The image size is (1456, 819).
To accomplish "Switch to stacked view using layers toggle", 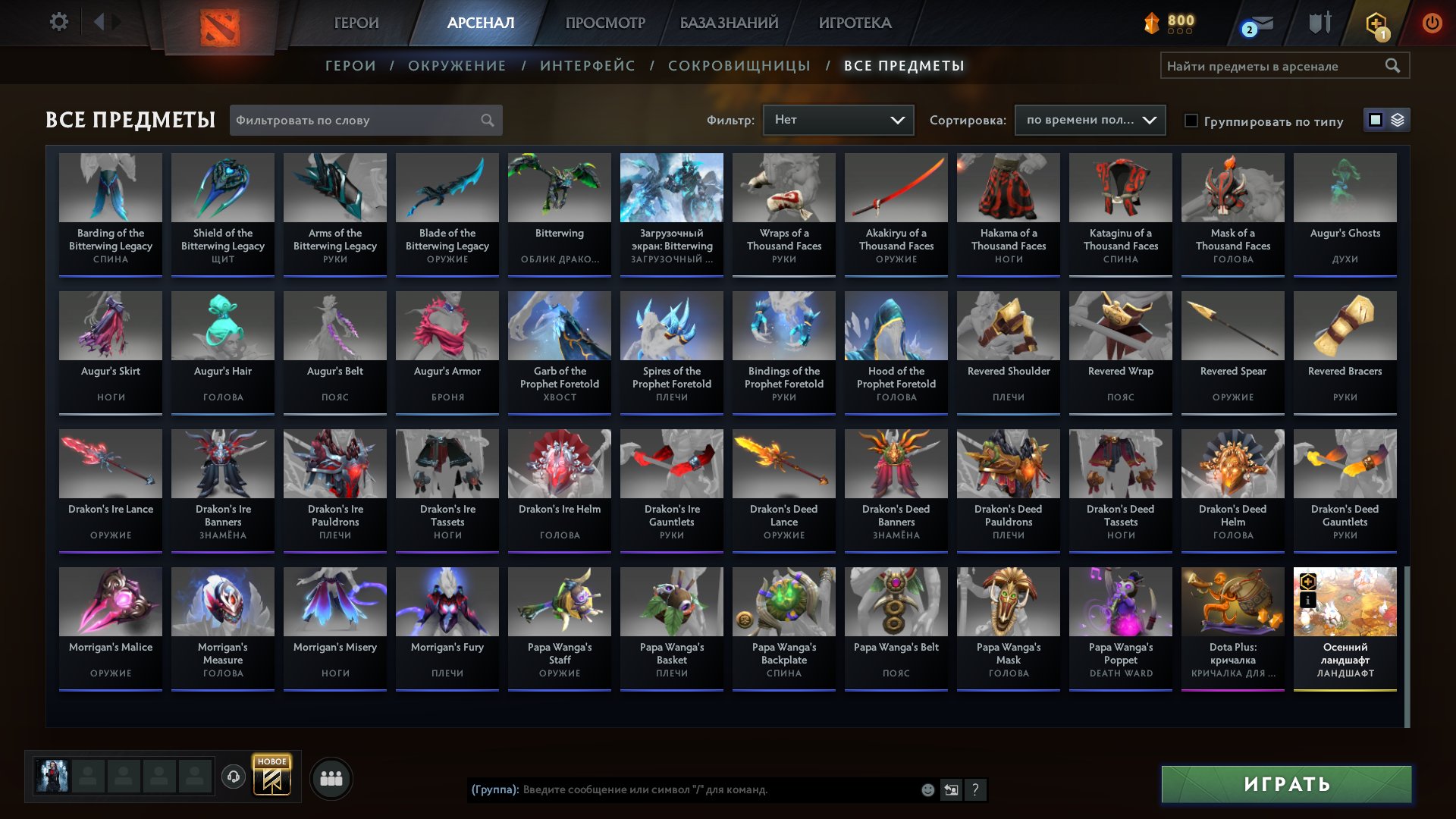I will point(1399,120).
